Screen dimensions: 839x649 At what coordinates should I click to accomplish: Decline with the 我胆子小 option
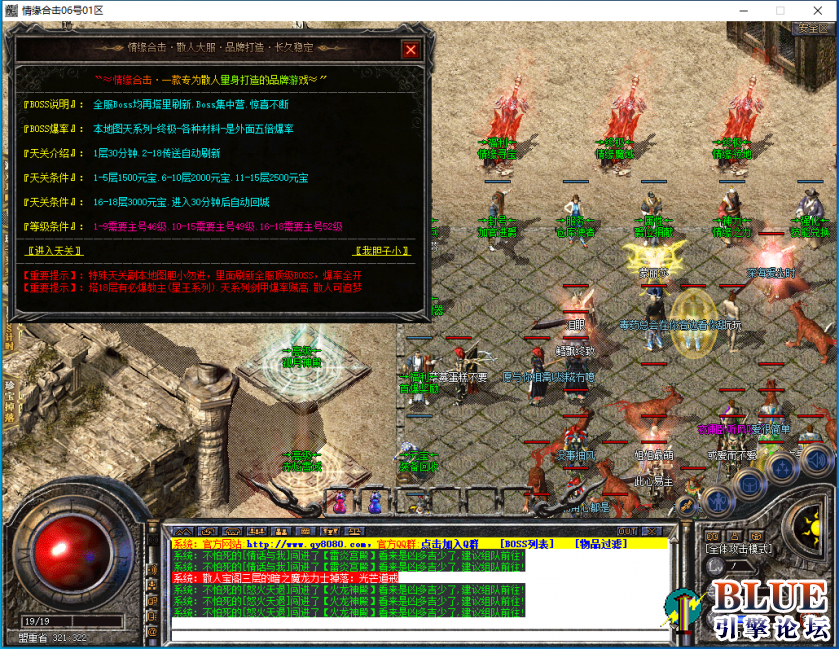(384, 250)
